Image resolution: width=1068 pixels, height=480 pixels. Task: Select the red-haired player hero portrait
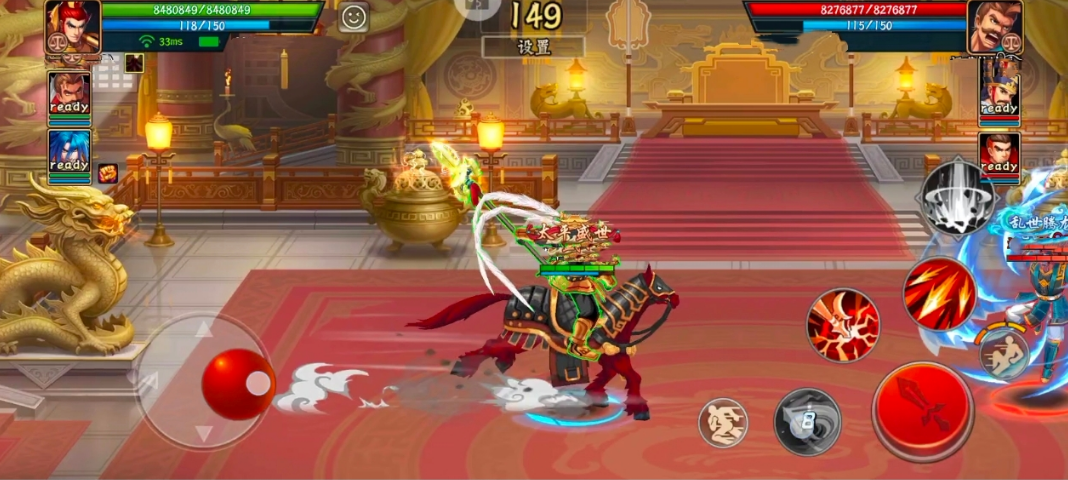click(73, 27)
